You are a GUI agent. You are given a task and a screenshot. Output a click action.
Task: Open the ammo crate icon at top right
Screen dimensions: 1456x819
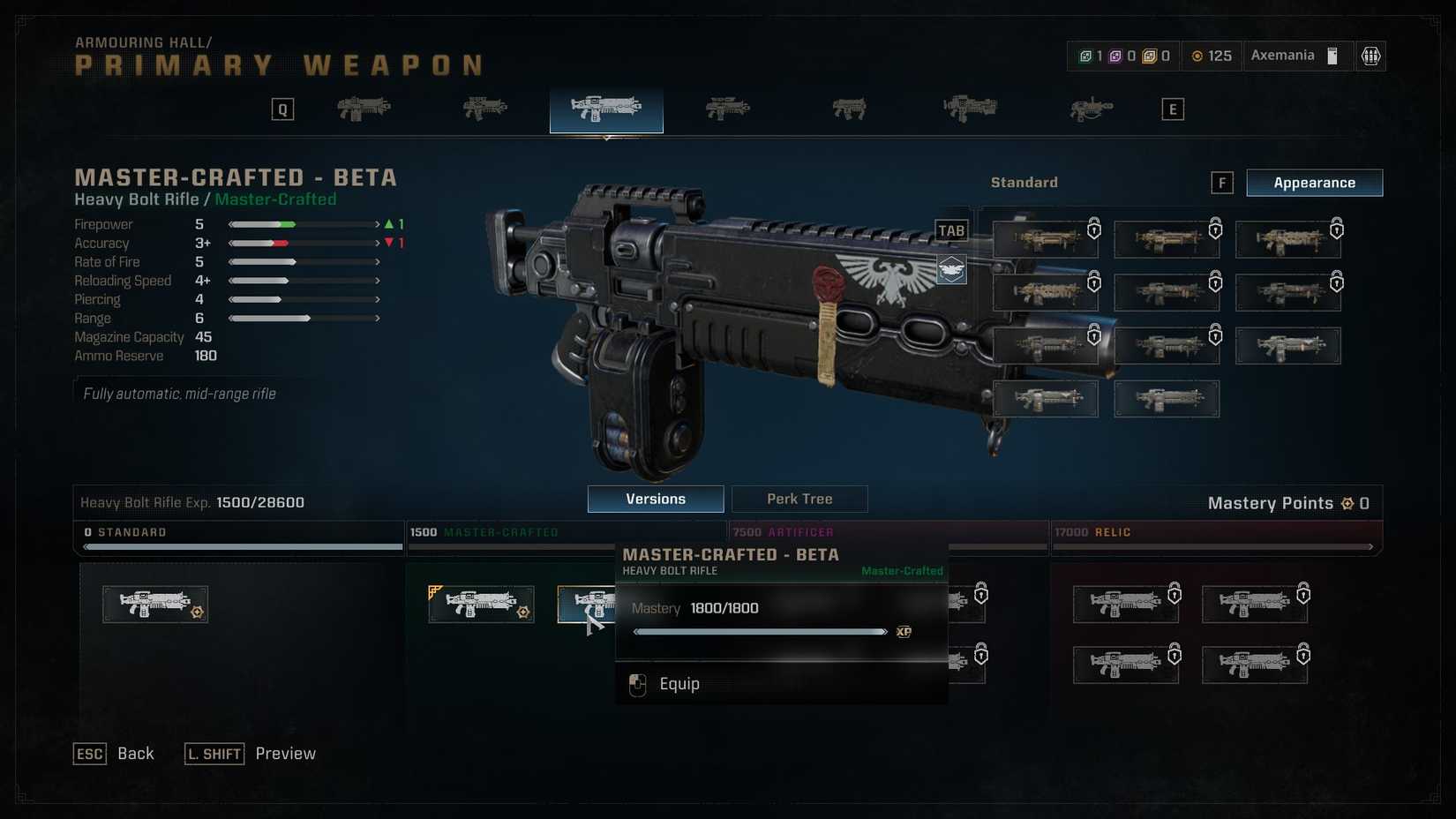(x=1370, y=56)
